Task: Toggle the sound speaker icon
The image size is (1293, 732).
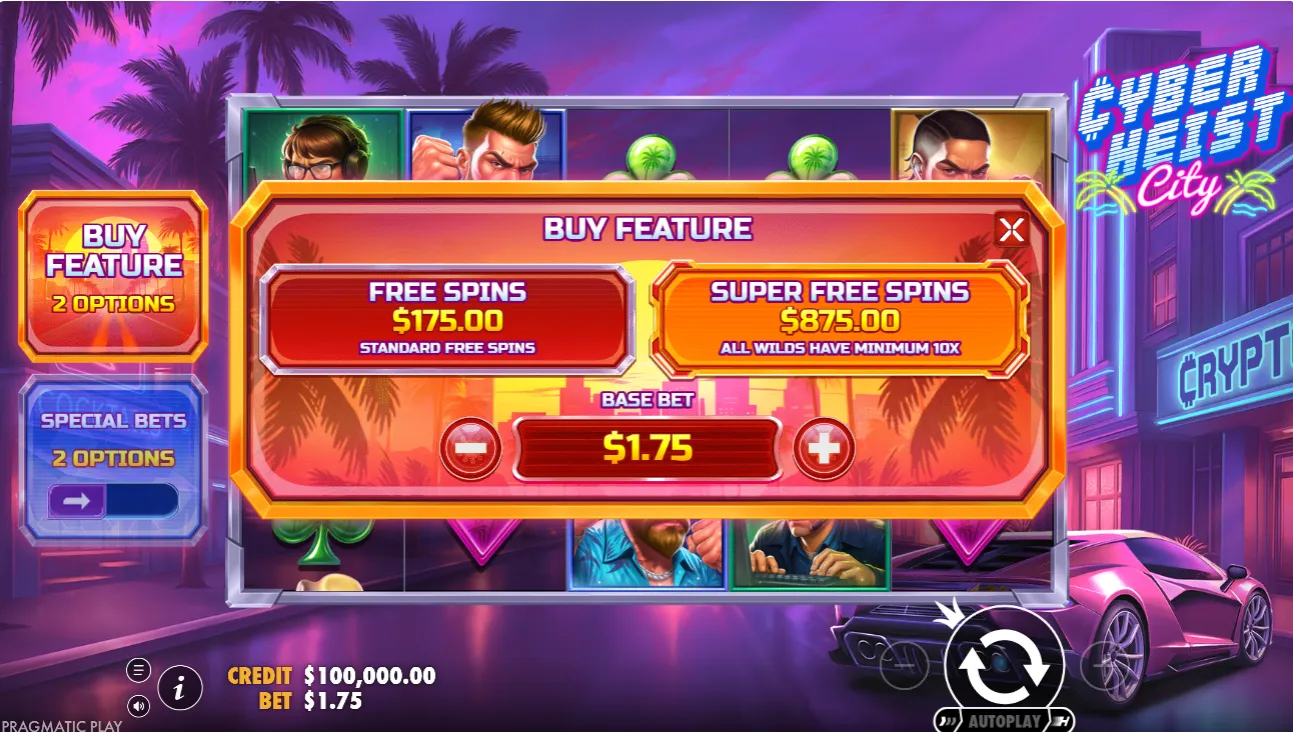Action: 139,707
